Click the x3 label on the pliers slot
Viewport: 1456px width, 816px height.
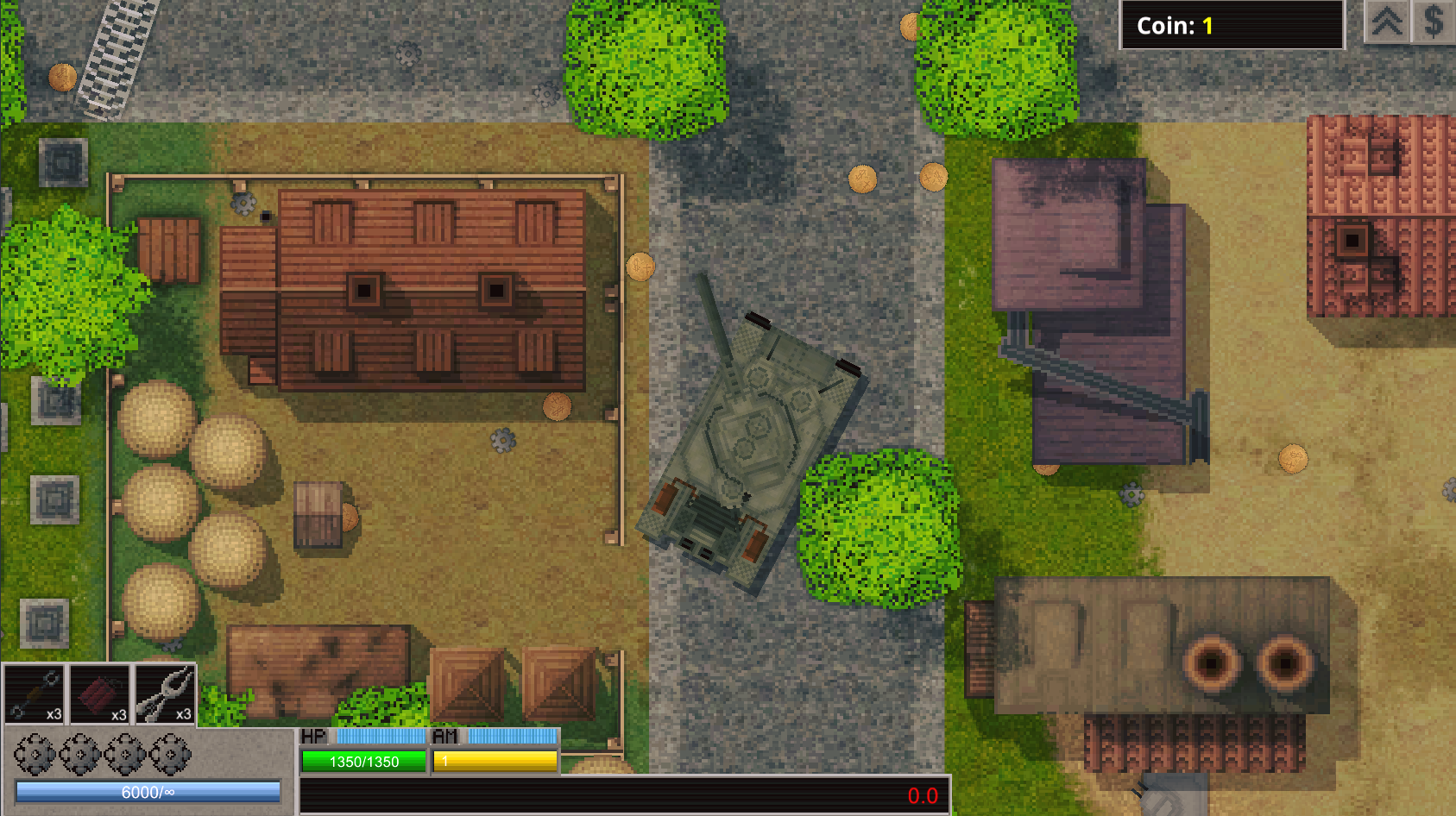[x=182, y=714]
